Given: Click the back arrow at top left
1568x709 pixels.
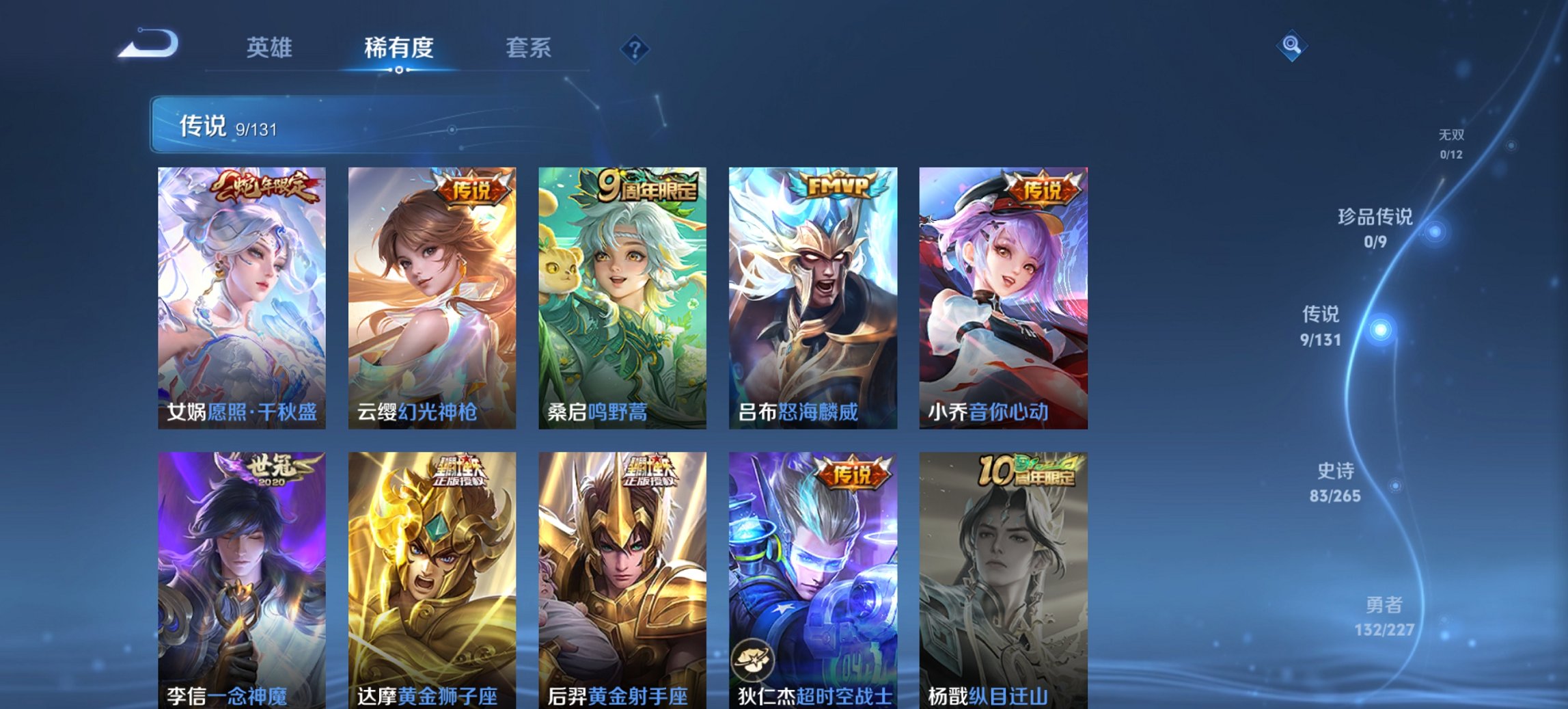Looking at the screenshot, I should [147, 44].
